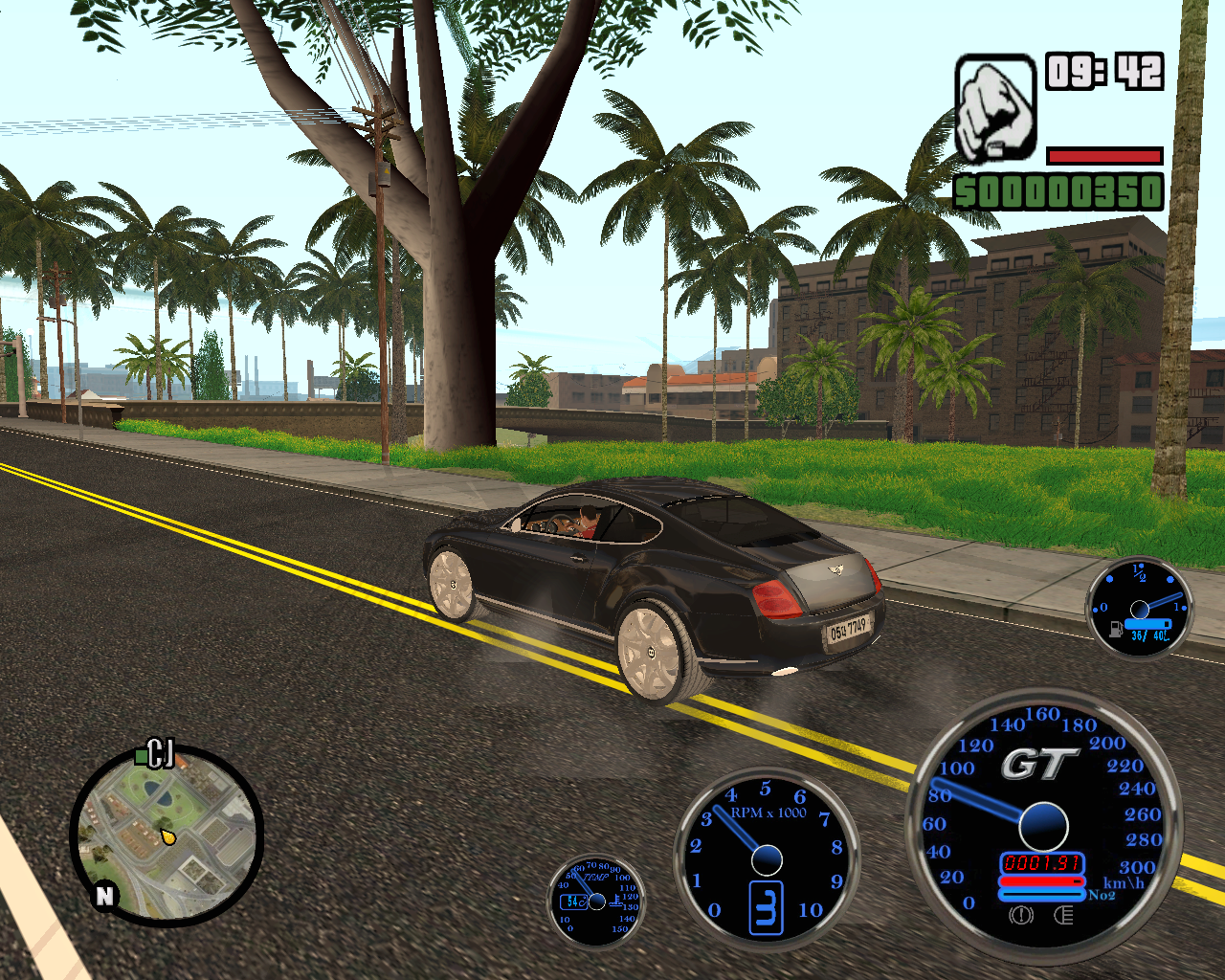Image resolution: width=1225 pixels, height=980 pixels.
Task: Select the north N marker on radar
Action: (x=104, y=896)
